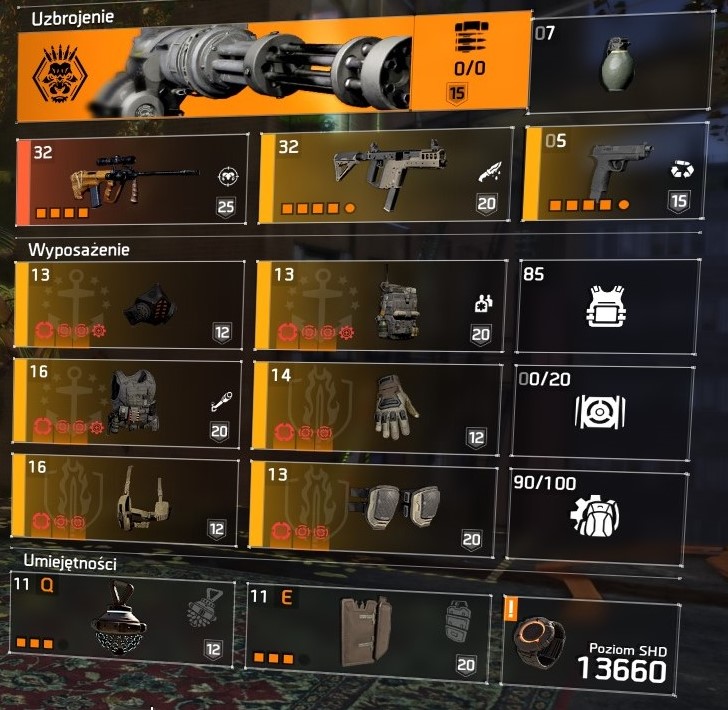Open the body armor vest slot

click(x=130, y=401)
